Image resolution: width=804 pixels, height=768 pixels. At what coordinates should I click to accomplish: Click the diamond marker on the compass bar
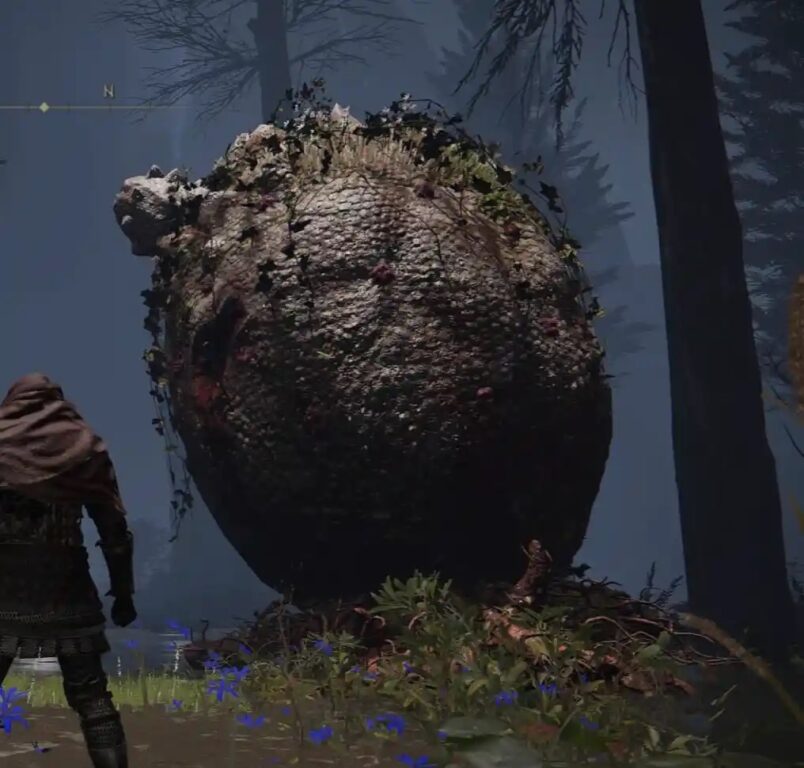pyautogui.click(x=44, y=107)
